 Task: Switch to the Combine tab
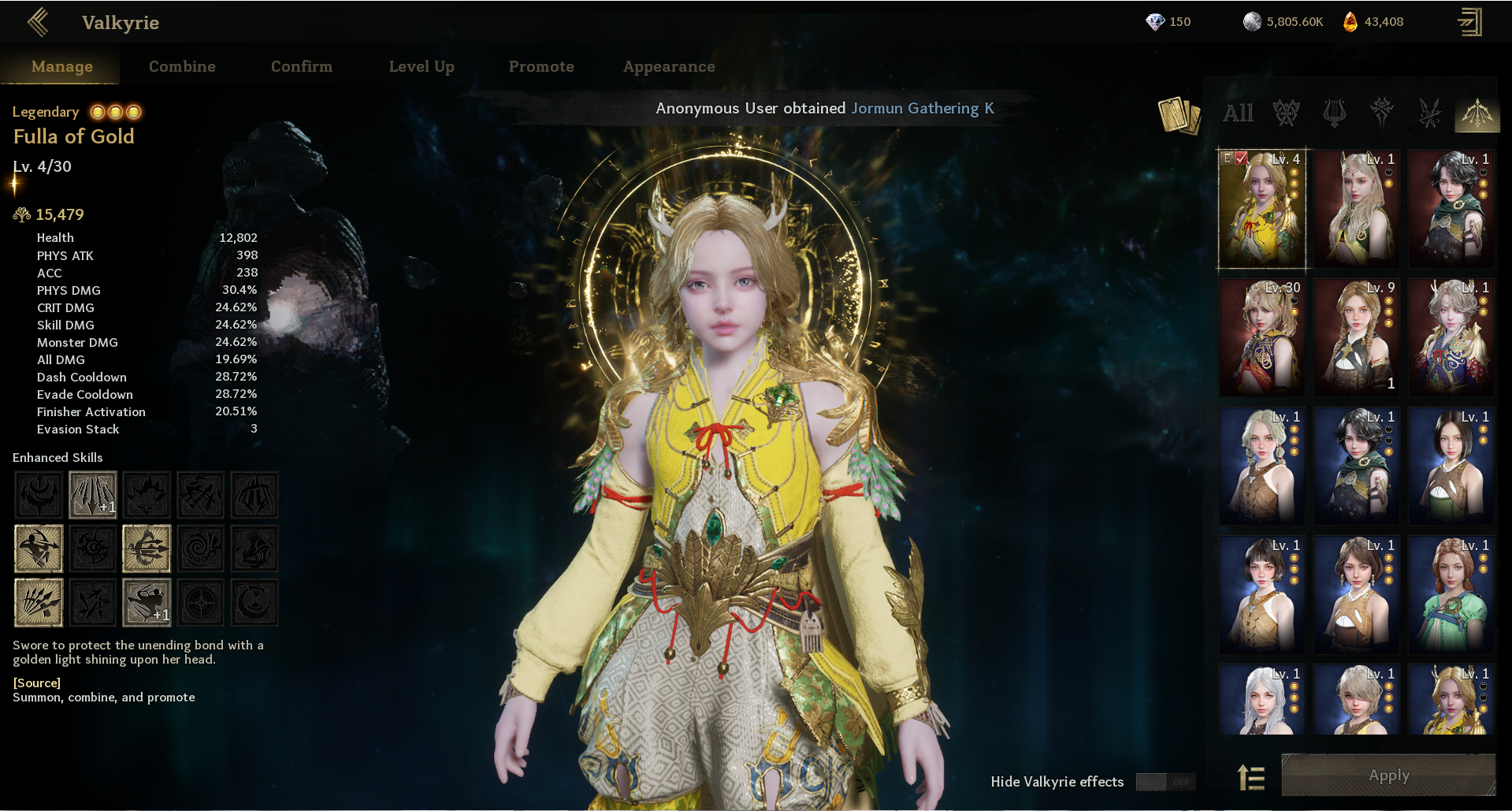click(x=182, y=66)
